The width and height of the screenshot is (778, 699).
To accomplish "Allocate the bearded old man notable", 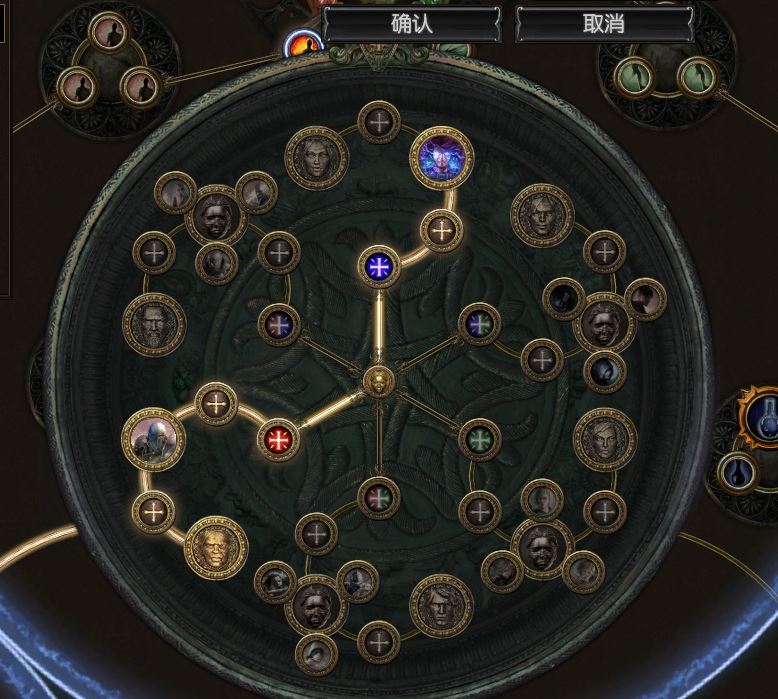I will coord(154,325).
